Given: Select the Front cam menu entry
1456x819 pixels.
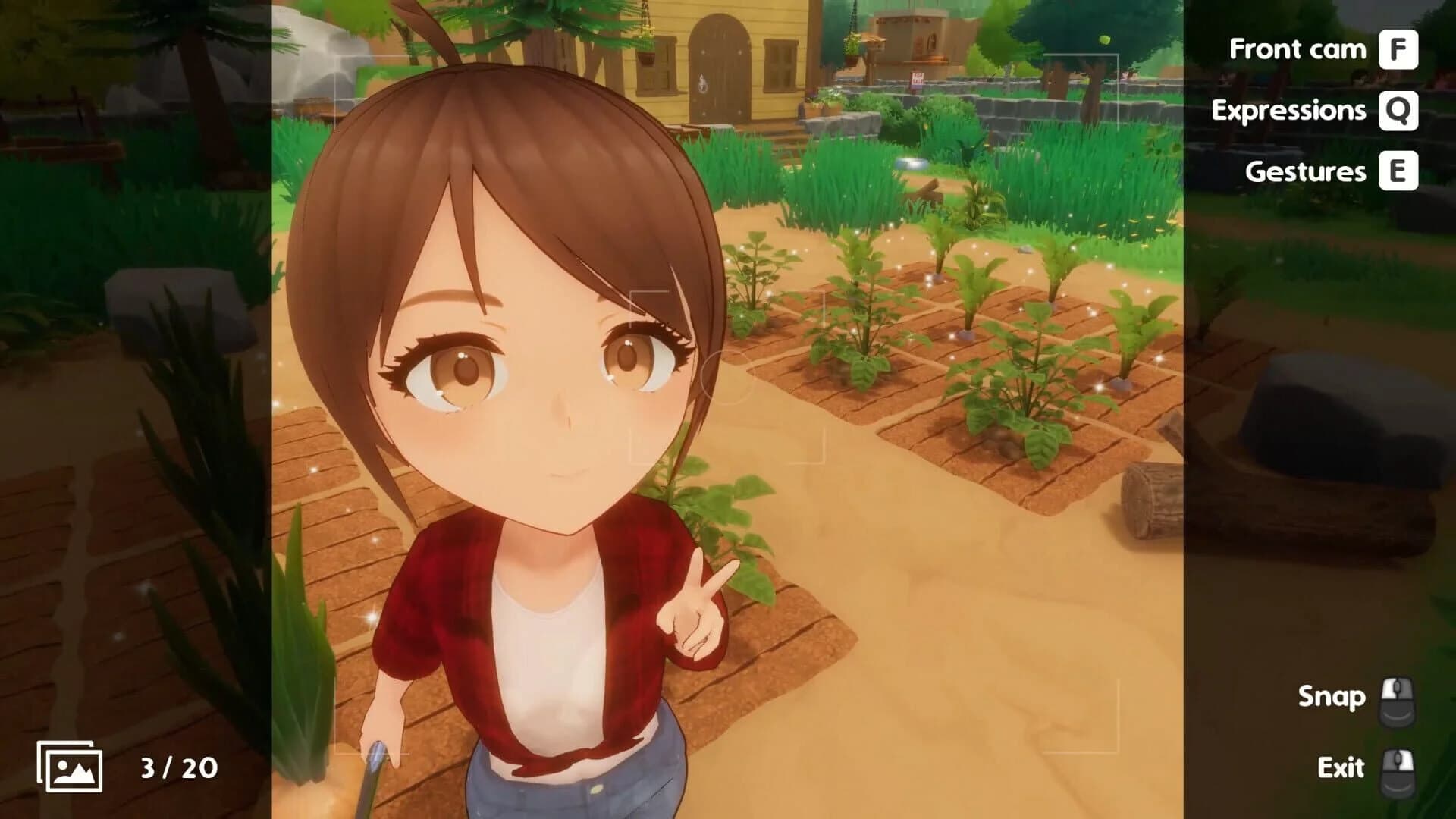Looking at the screenshot, I should pos(1298,49).
